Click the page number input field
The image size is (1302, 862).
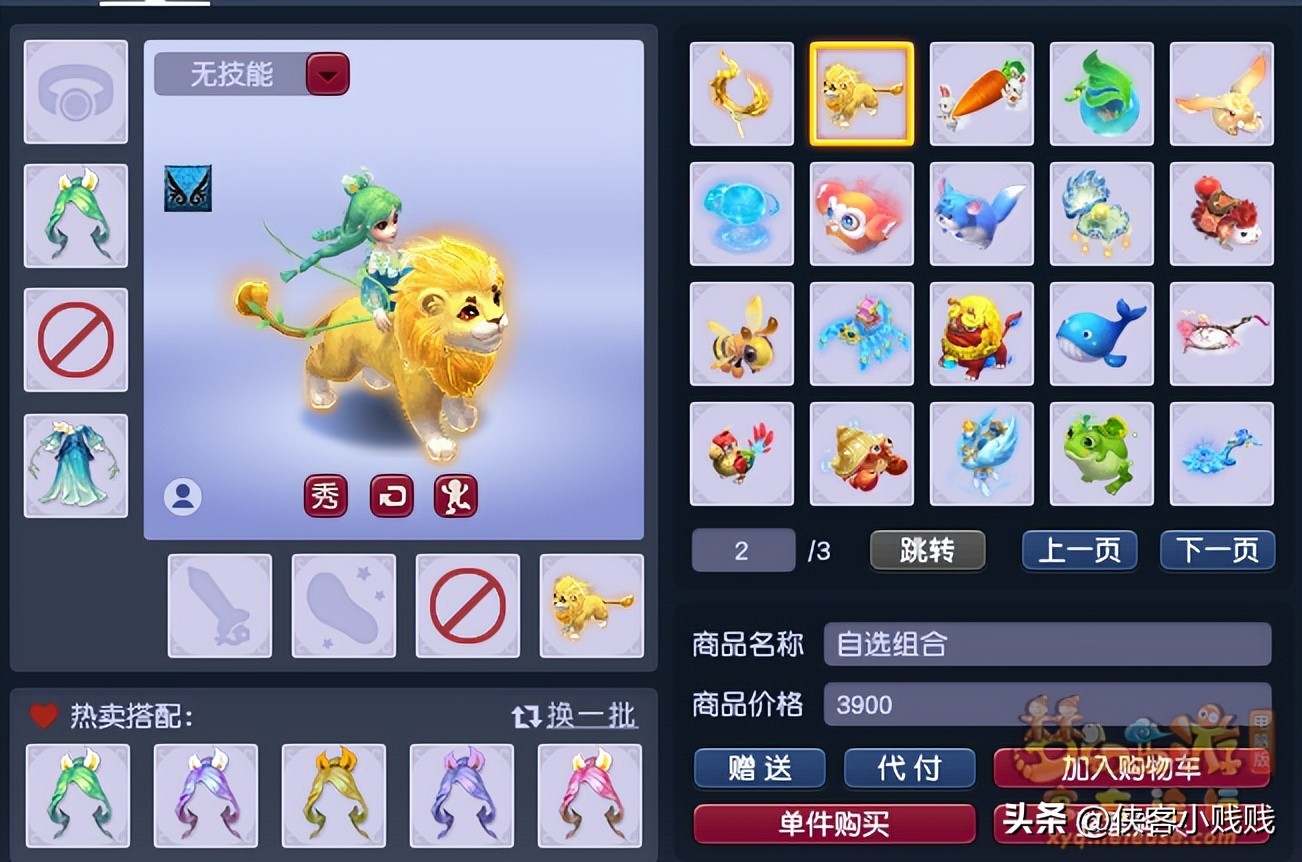(743, 550)
